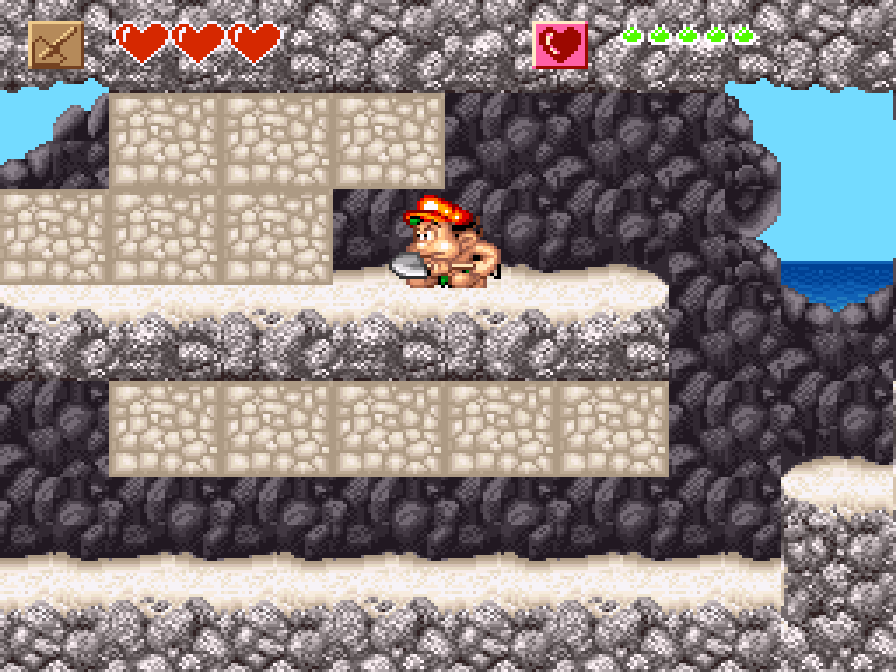Click the pink heart item box

click(560, 45)
